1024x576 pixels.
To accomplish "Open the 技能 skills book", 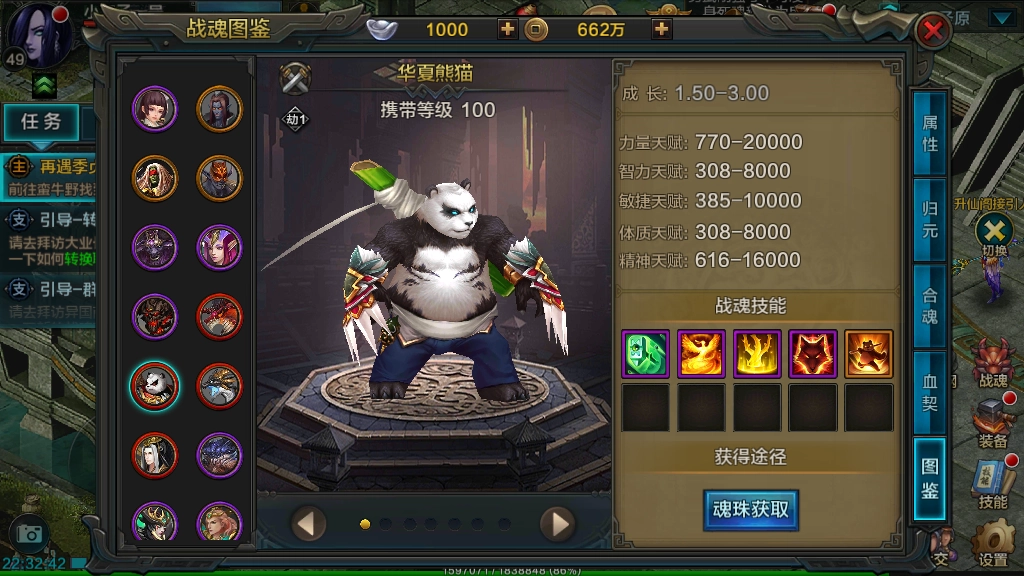I will click(993, 483).
